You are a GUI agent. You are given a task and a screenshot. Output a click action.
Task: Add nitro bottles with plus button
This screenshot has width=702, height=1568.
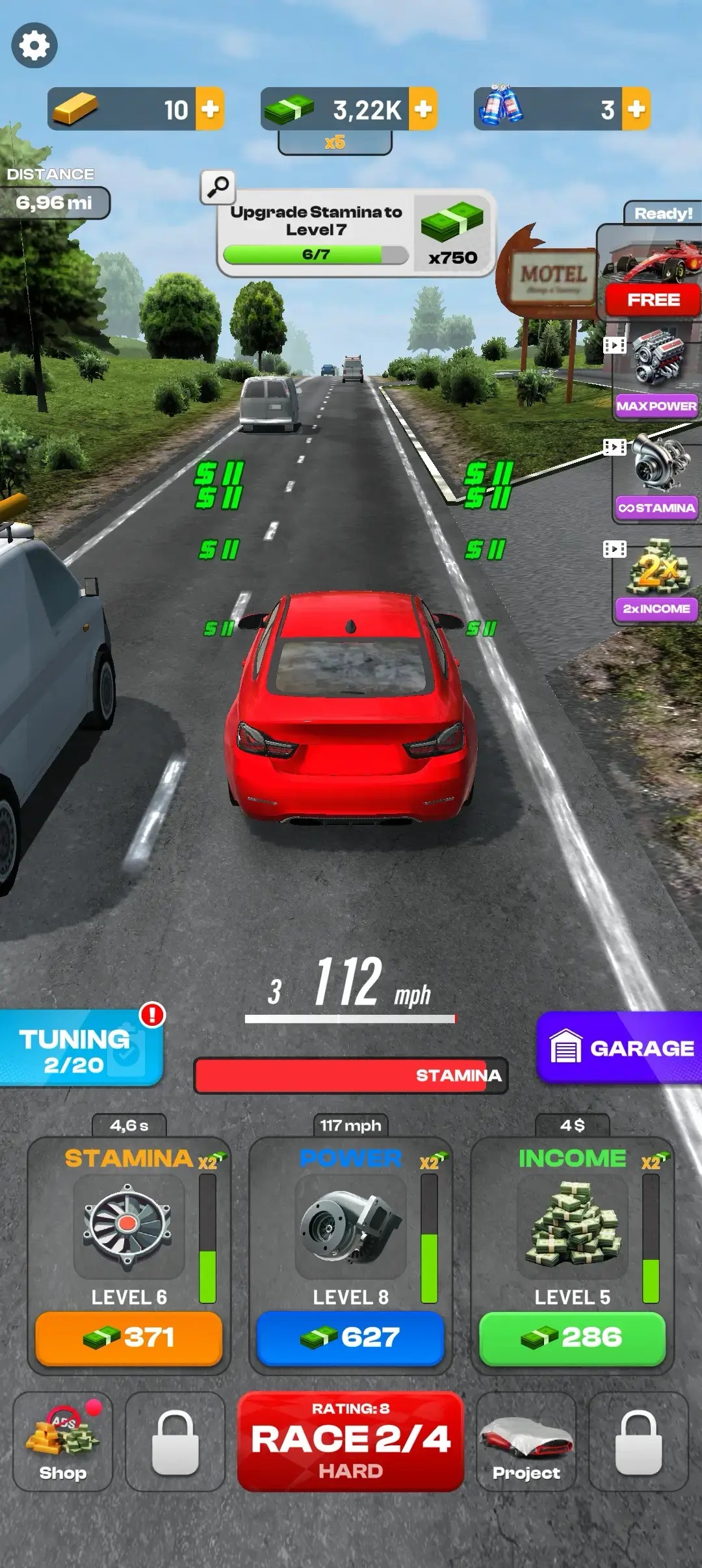pyautogui.click(x=636, y=109)
